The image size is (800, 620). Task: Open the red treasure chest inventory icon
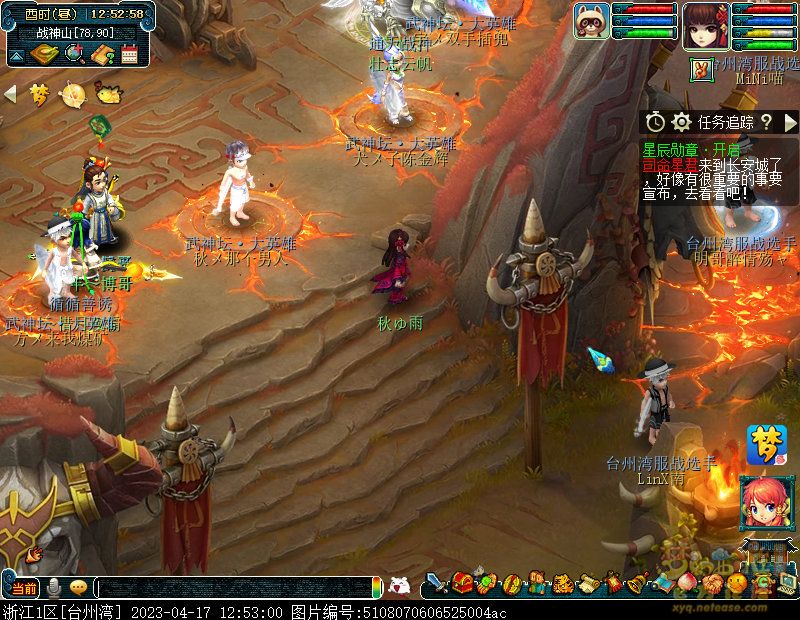click(461, 583)
